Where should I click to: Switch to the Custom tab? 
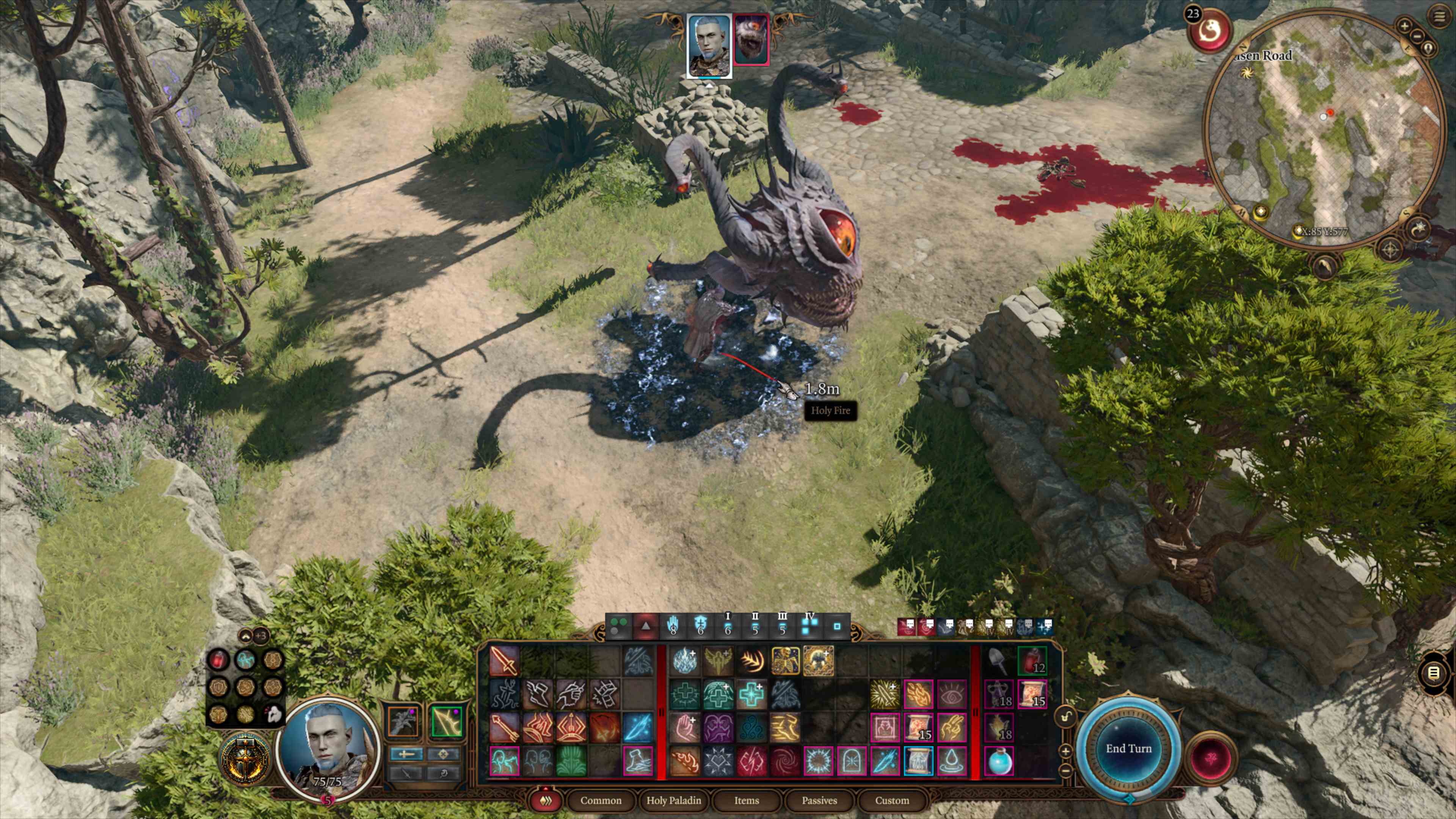tap(892, 800)
